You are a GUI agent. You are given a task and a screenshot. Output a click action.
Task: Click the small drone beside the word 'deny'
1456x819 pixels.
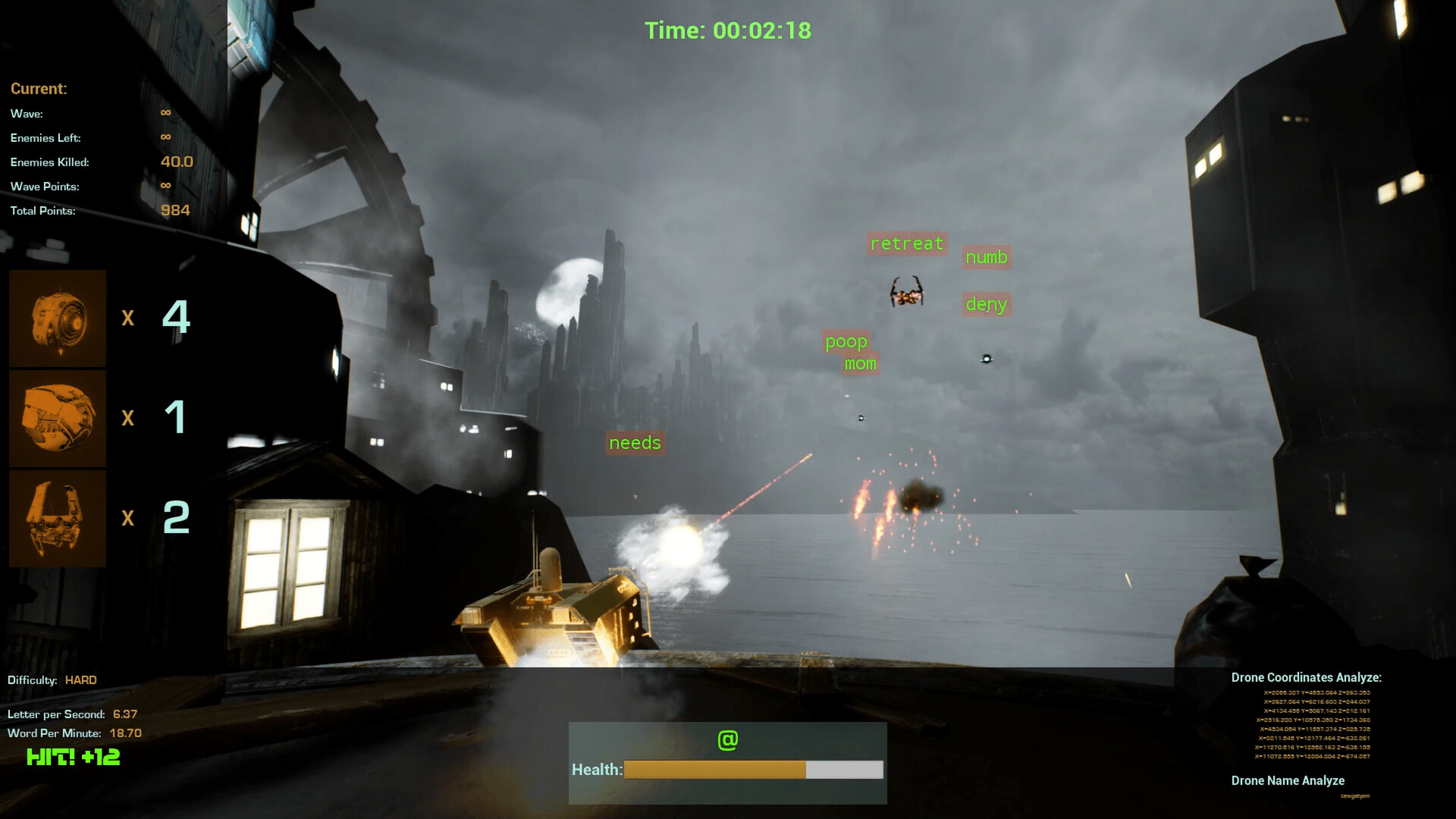coord(987,357)
